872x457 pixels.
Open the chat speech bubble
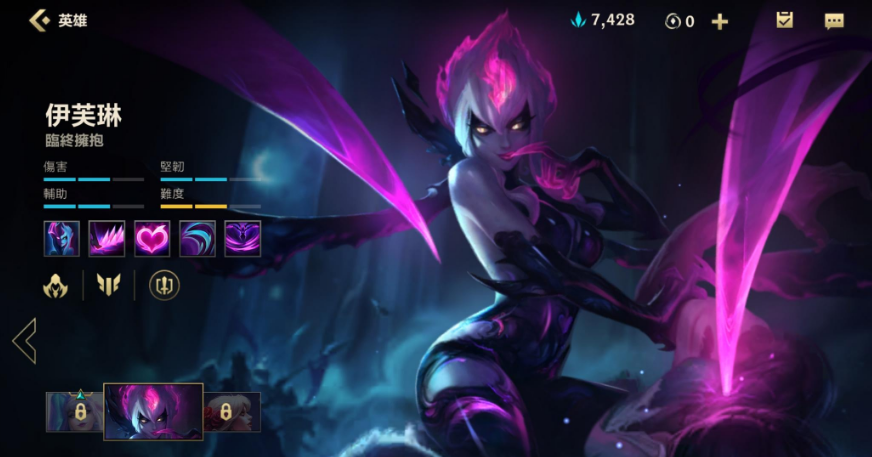pyautogui.click(x=834, y=21)
